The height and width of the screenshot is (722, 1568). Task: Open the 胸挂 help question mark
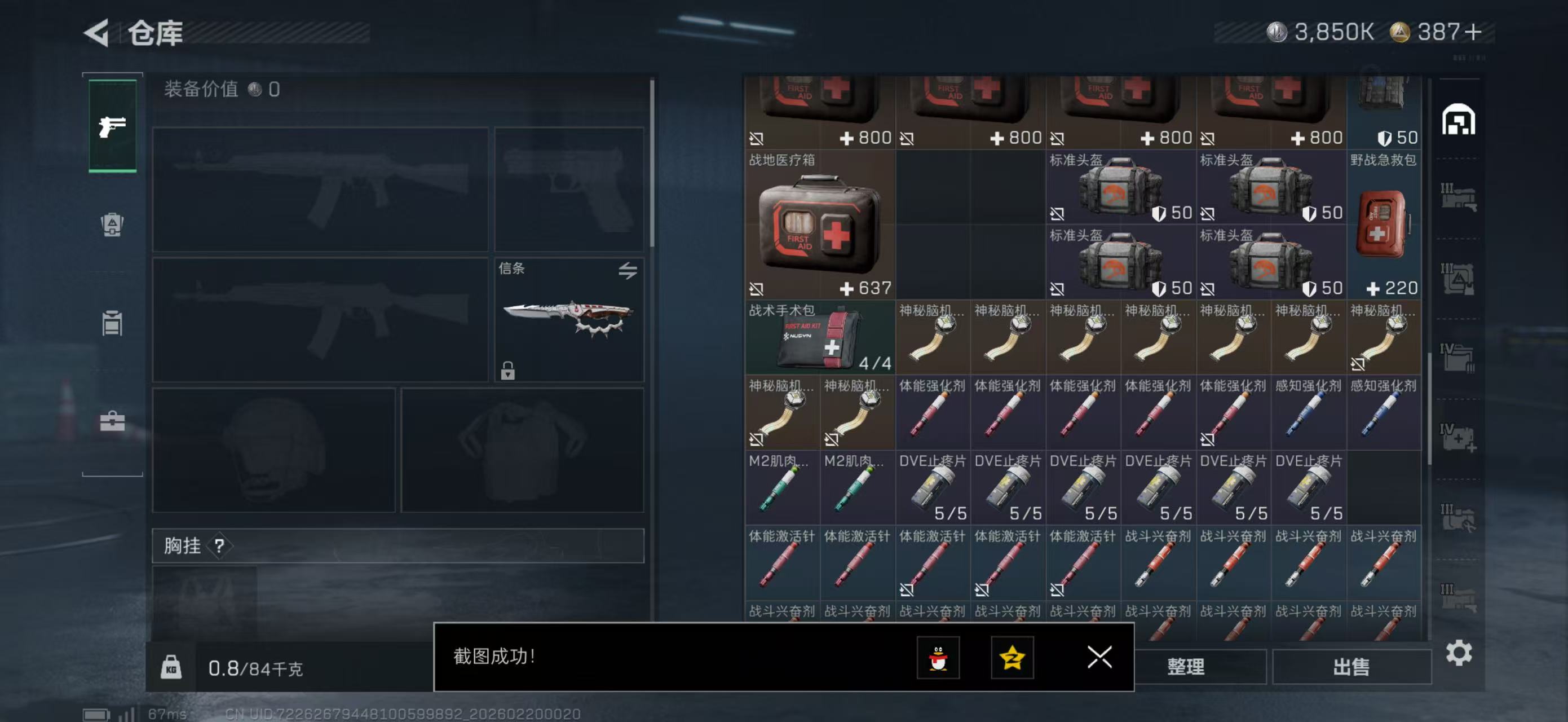(x=219, y=546)
